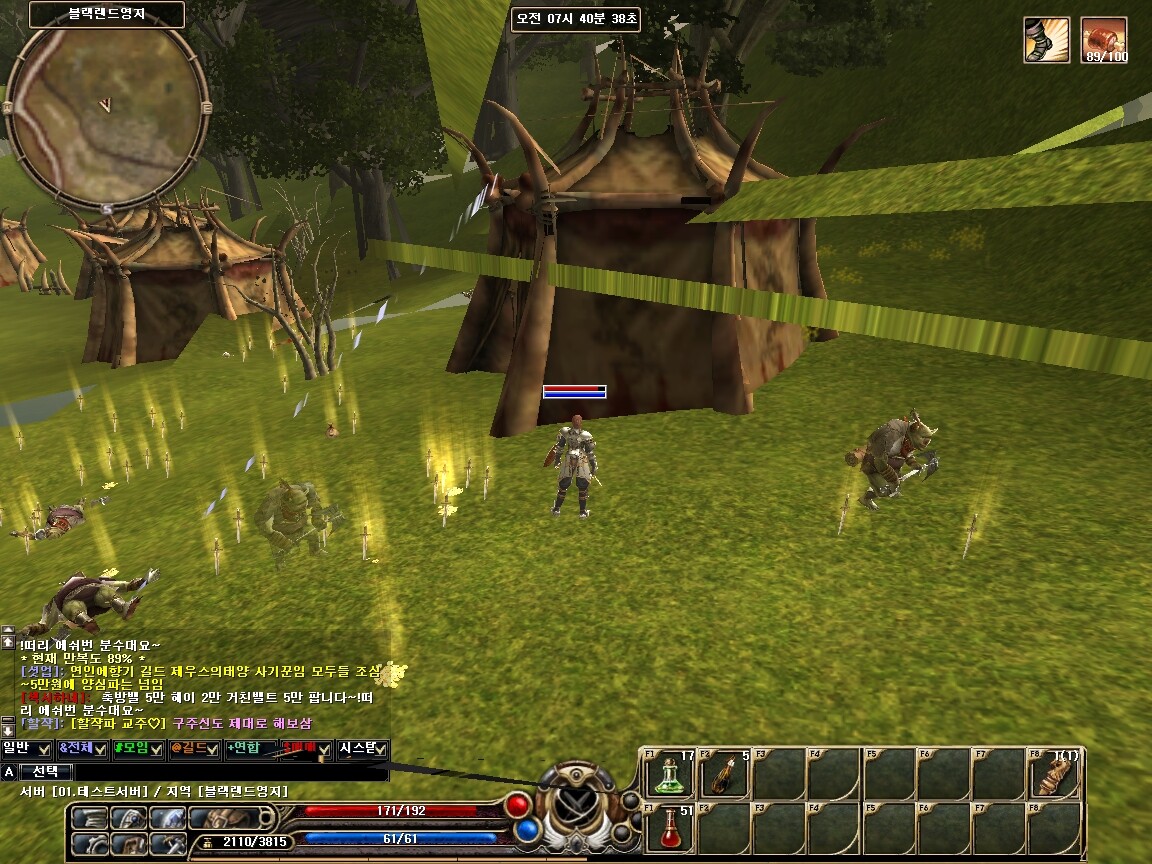
Task: Select the boot buff icon
Action: (x=1046, y=40)
